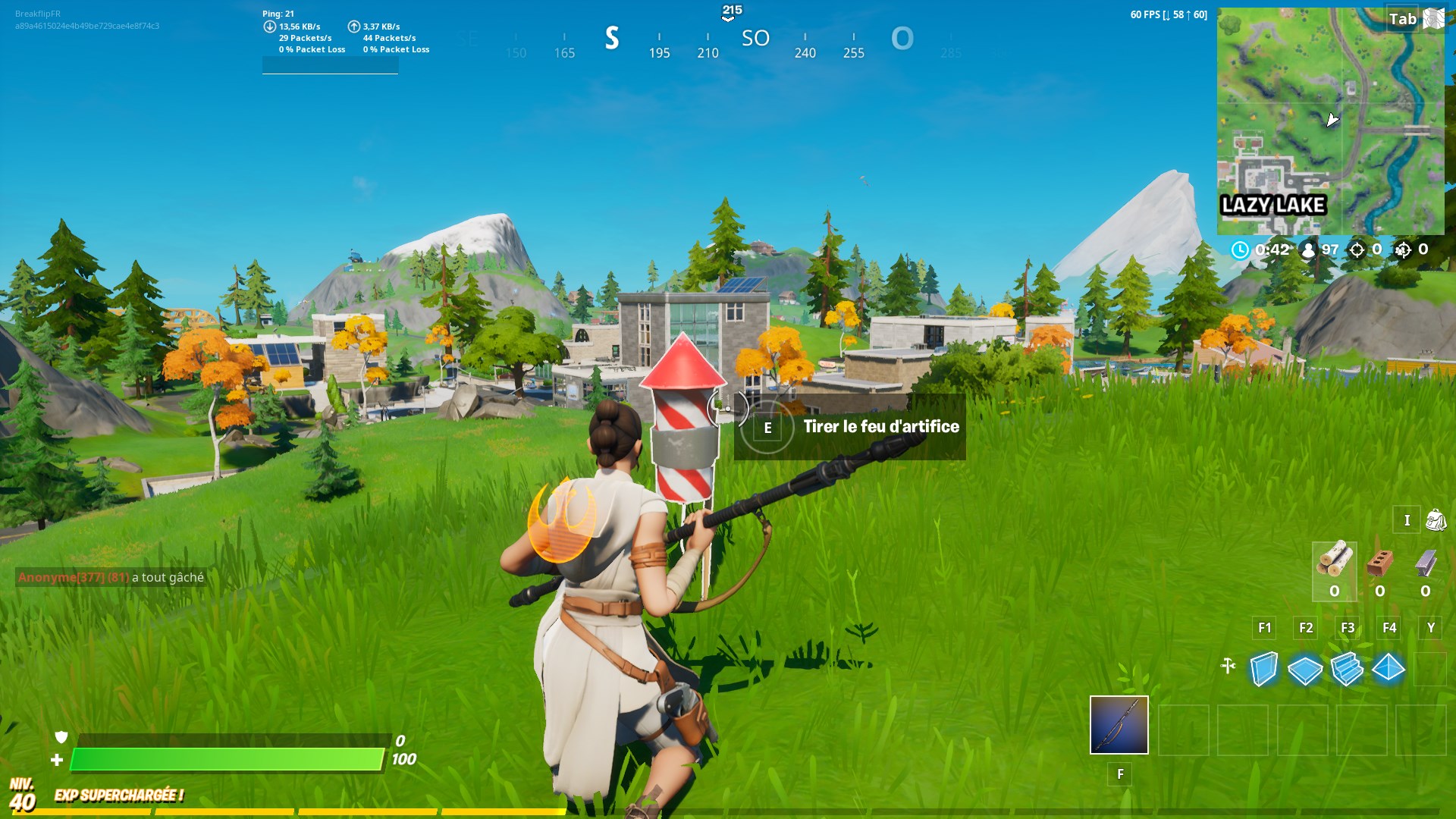Click the metal material icon
This screenshot has height=819, width=1456.
pyautogui.click(x=1429, y=563)
